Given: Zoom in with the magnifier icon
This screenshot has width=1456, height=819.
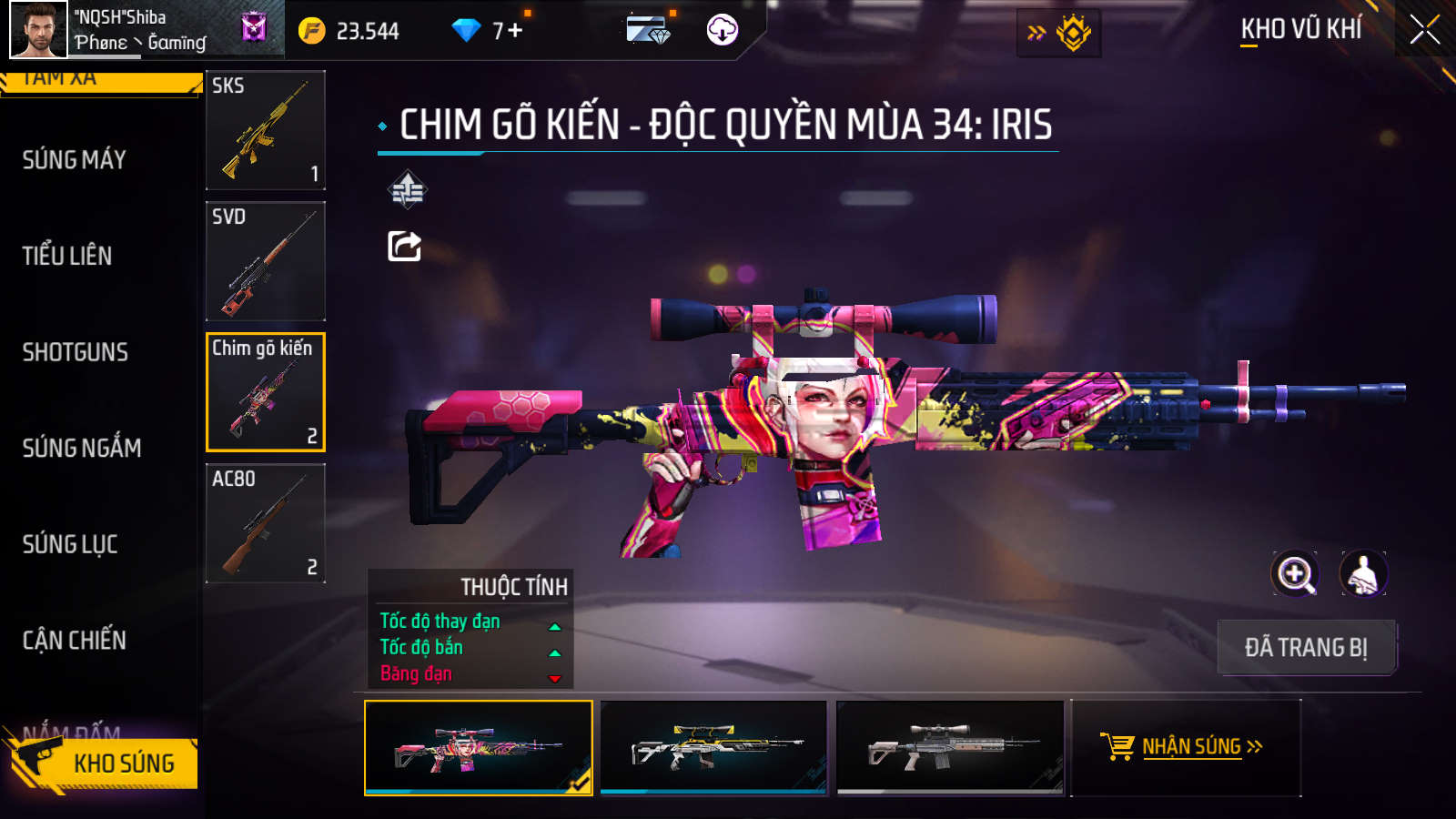Looking at the screenshot, I should click(x=1295, y=574).
